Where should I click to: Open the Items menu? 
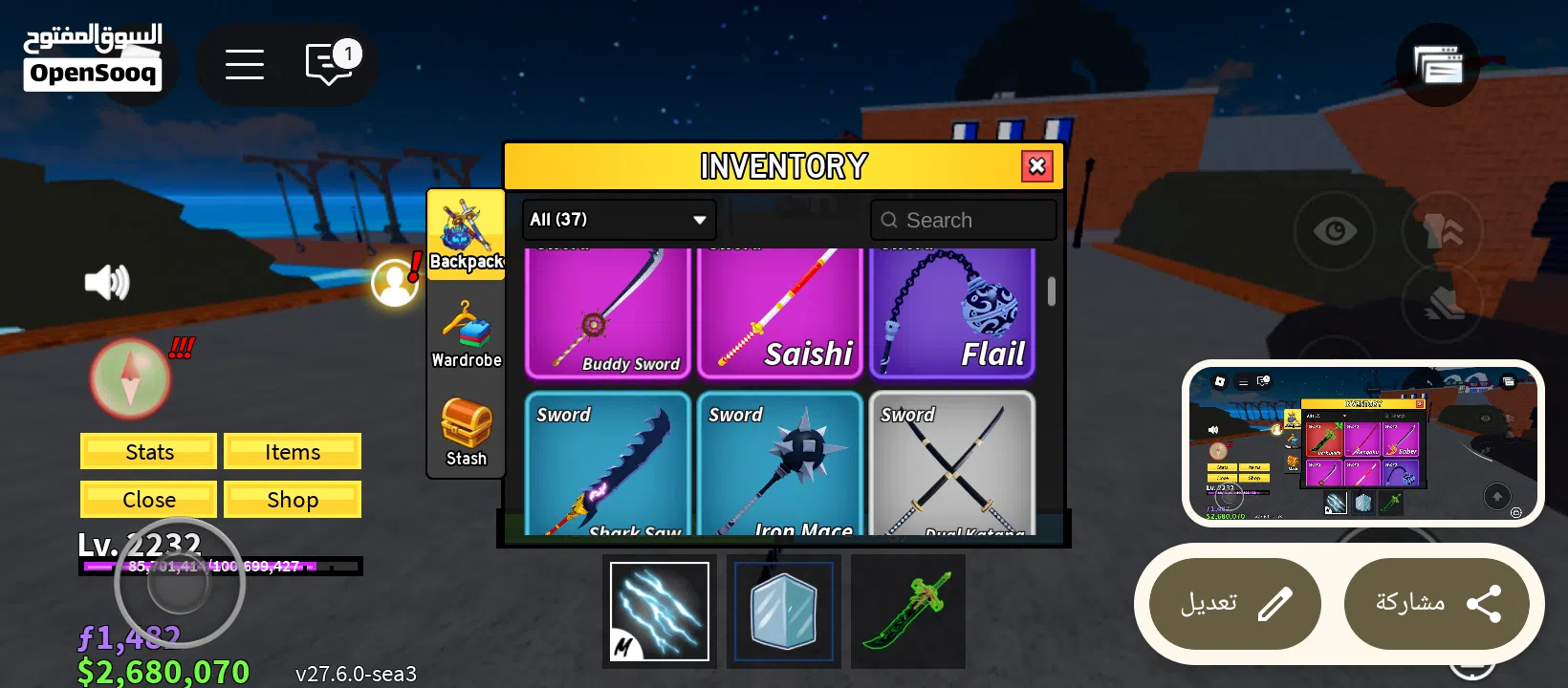pyautogui.click(x=293, y=452)
